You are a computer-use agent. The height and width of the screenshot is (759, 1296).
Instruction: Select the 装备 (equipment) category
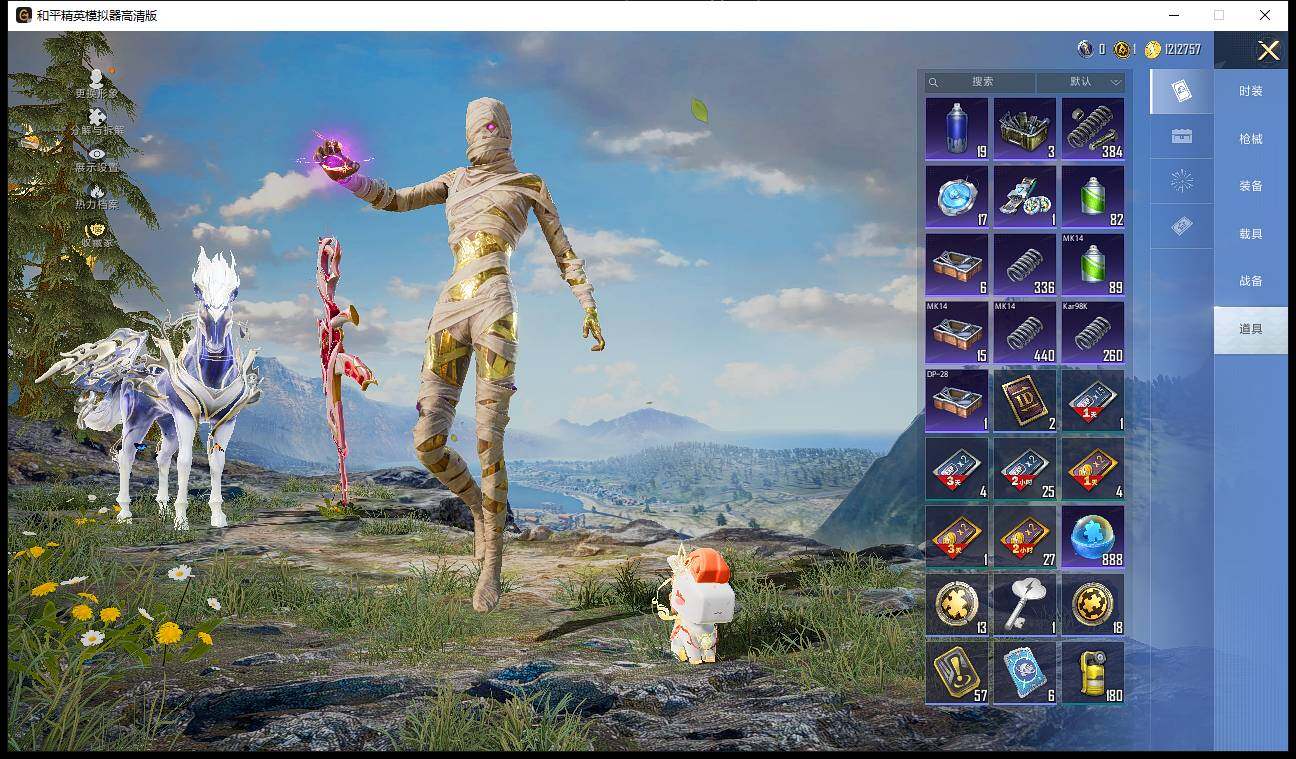[x=1250, y=186]
